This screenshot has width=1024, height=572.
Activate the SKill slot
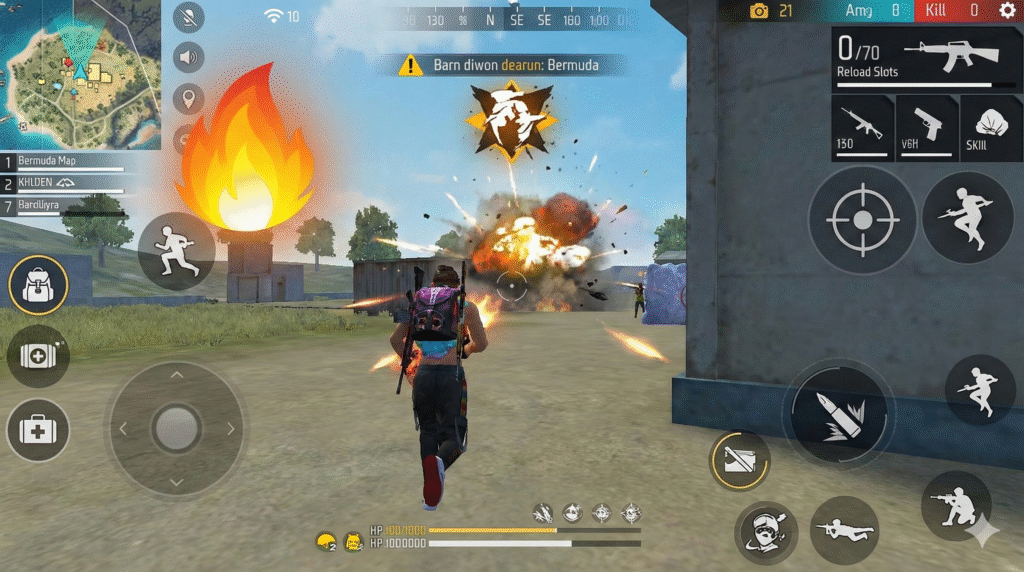[990, 127]
